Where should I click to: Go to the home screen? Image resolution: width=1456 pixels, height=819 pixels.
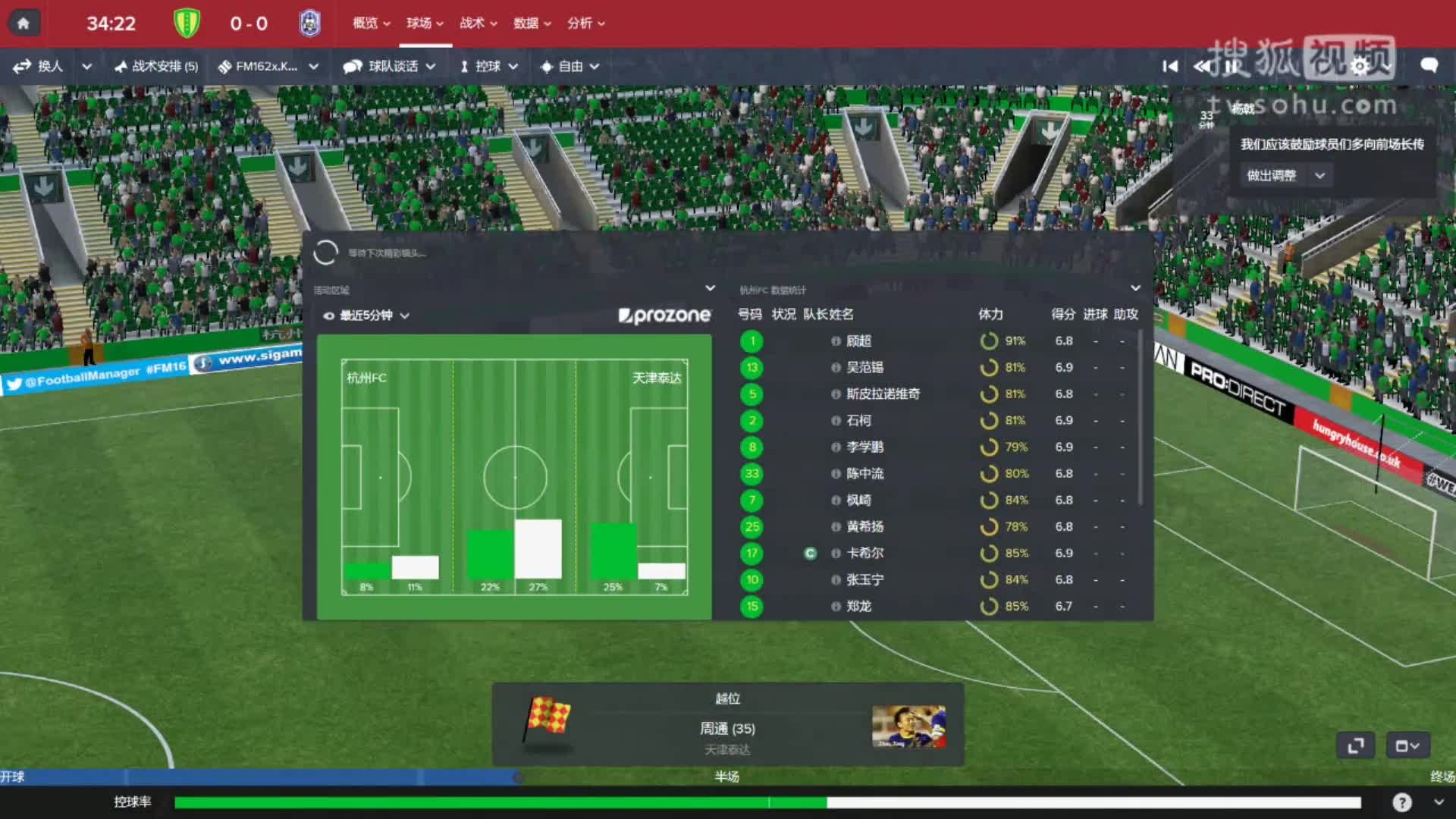pyautogui.click(x=23, y=24)
